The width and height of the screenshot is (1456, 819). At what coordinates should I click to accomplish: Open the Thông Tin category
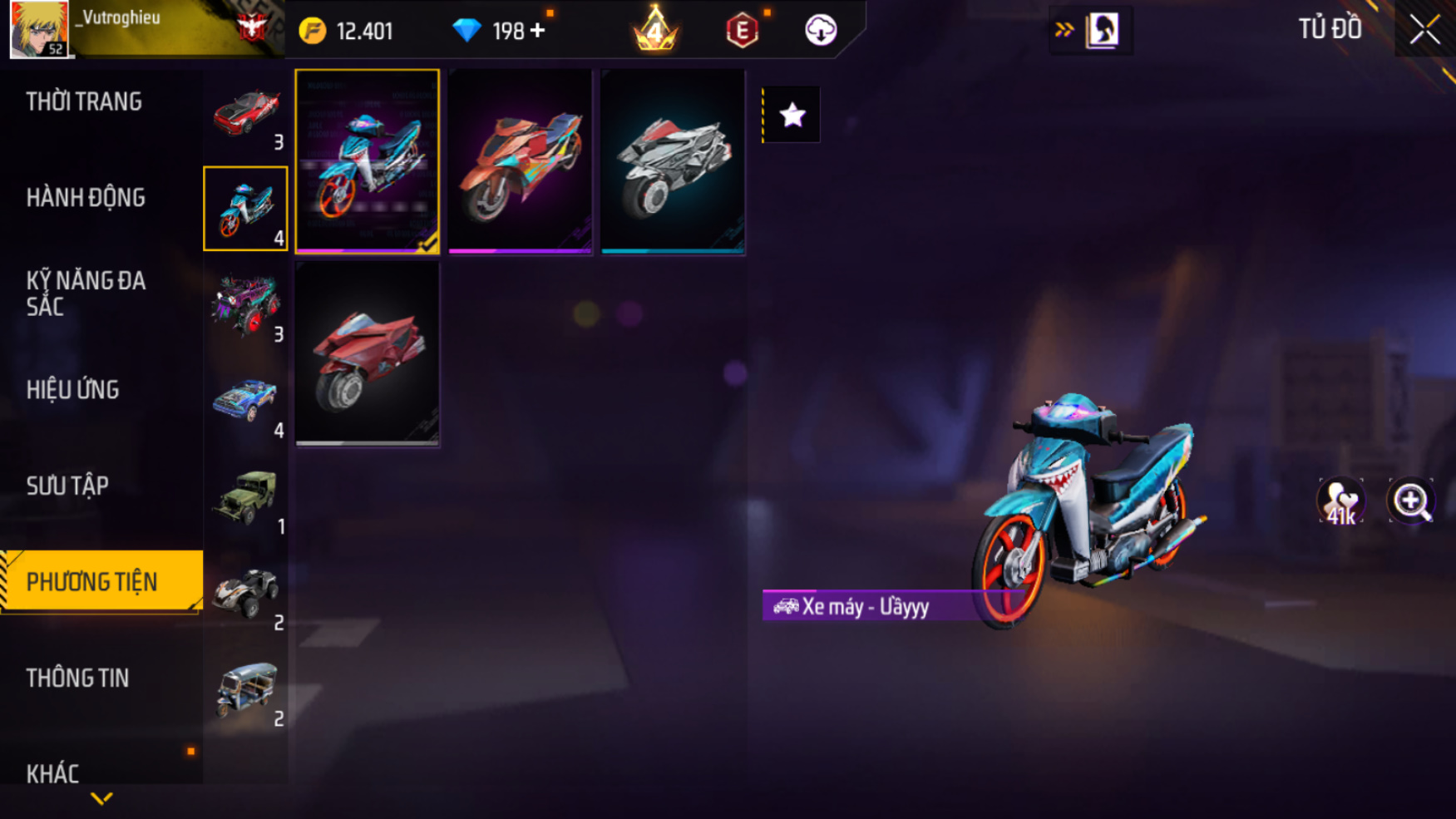(78, 678)
